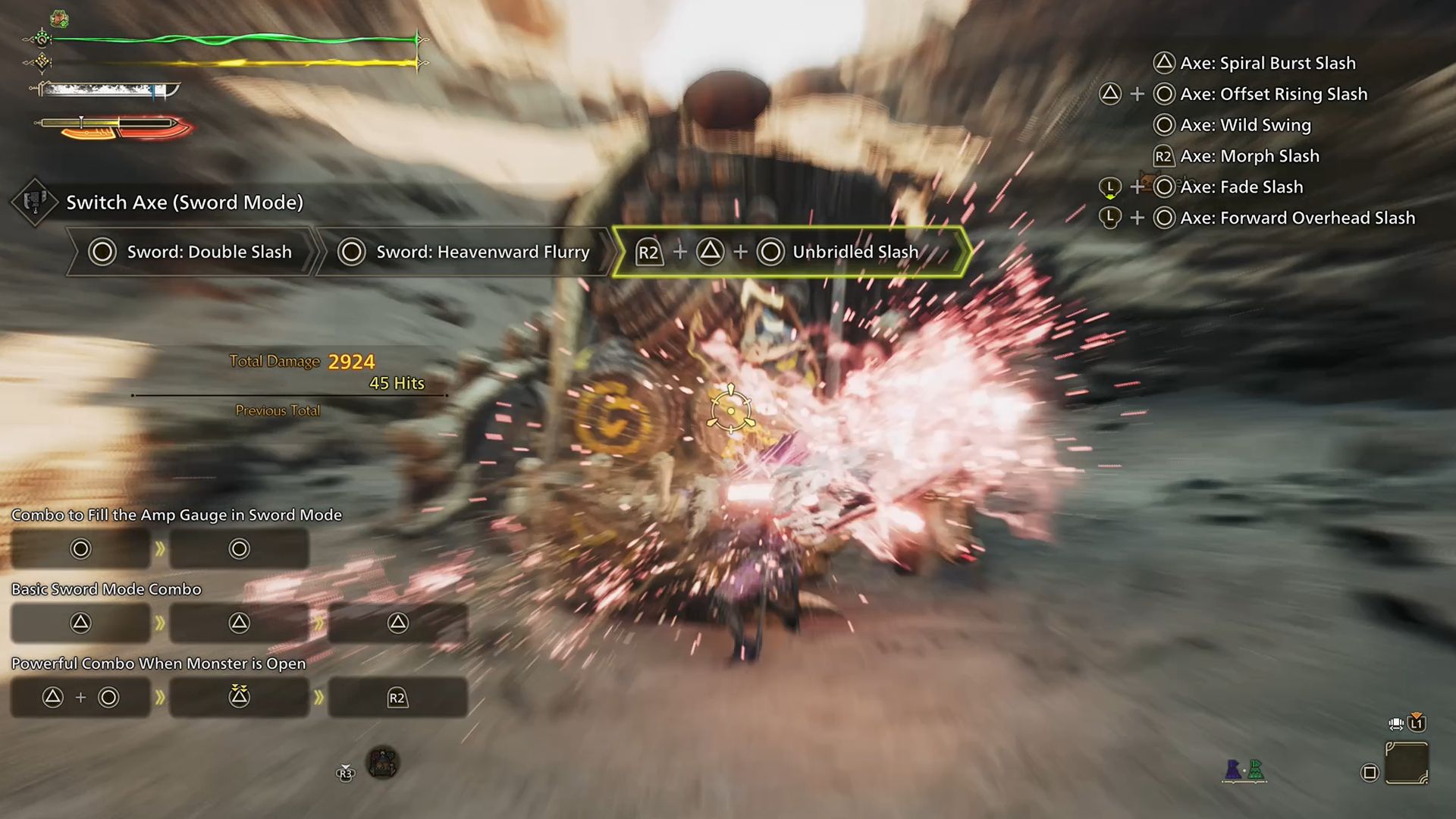Image resolution: width=1456 pixels, height=819 pixels.
Task: Click the round target monster icon
Action: (382, 762)
